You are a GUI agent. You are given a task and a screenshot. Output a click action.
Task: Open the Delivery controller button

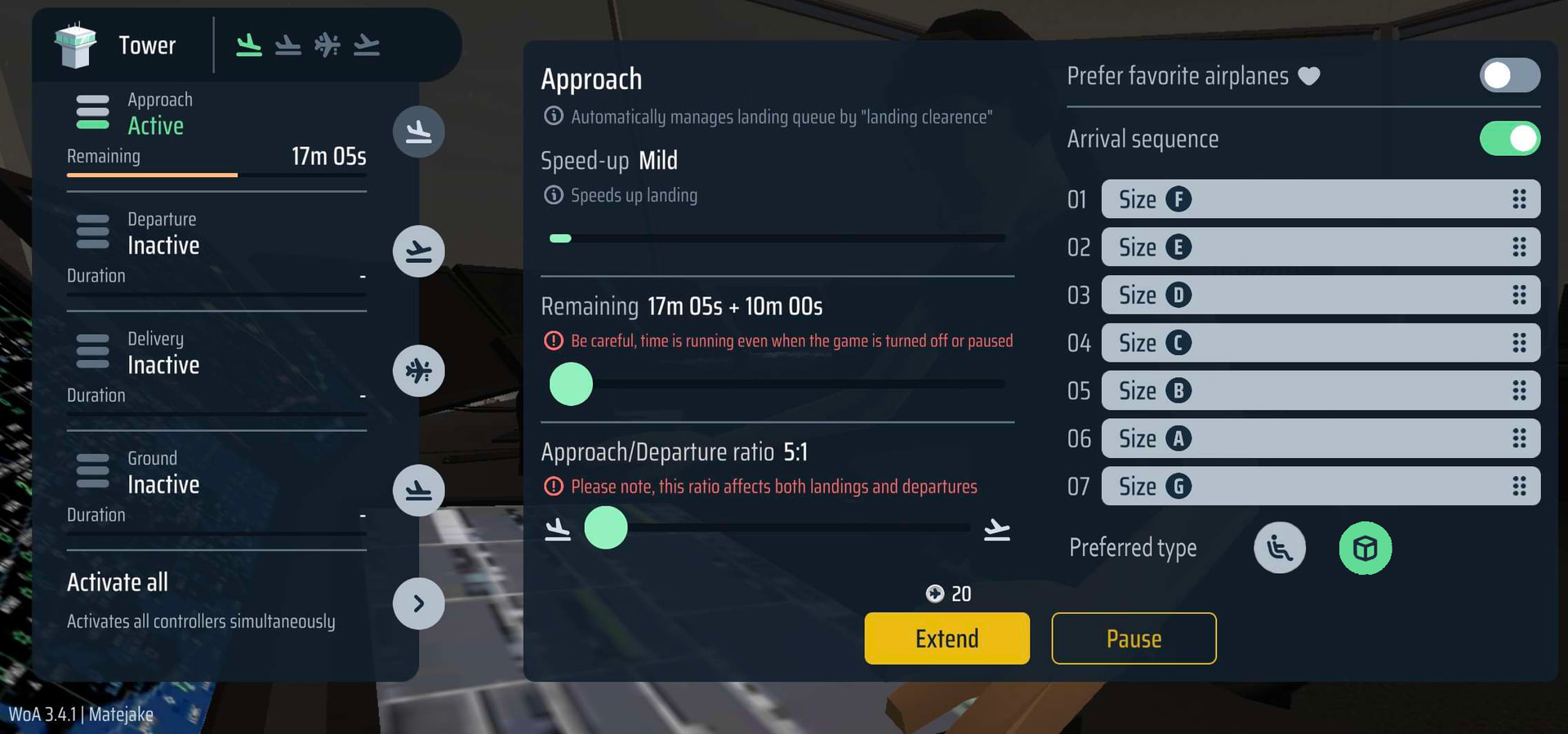point(419,371)
